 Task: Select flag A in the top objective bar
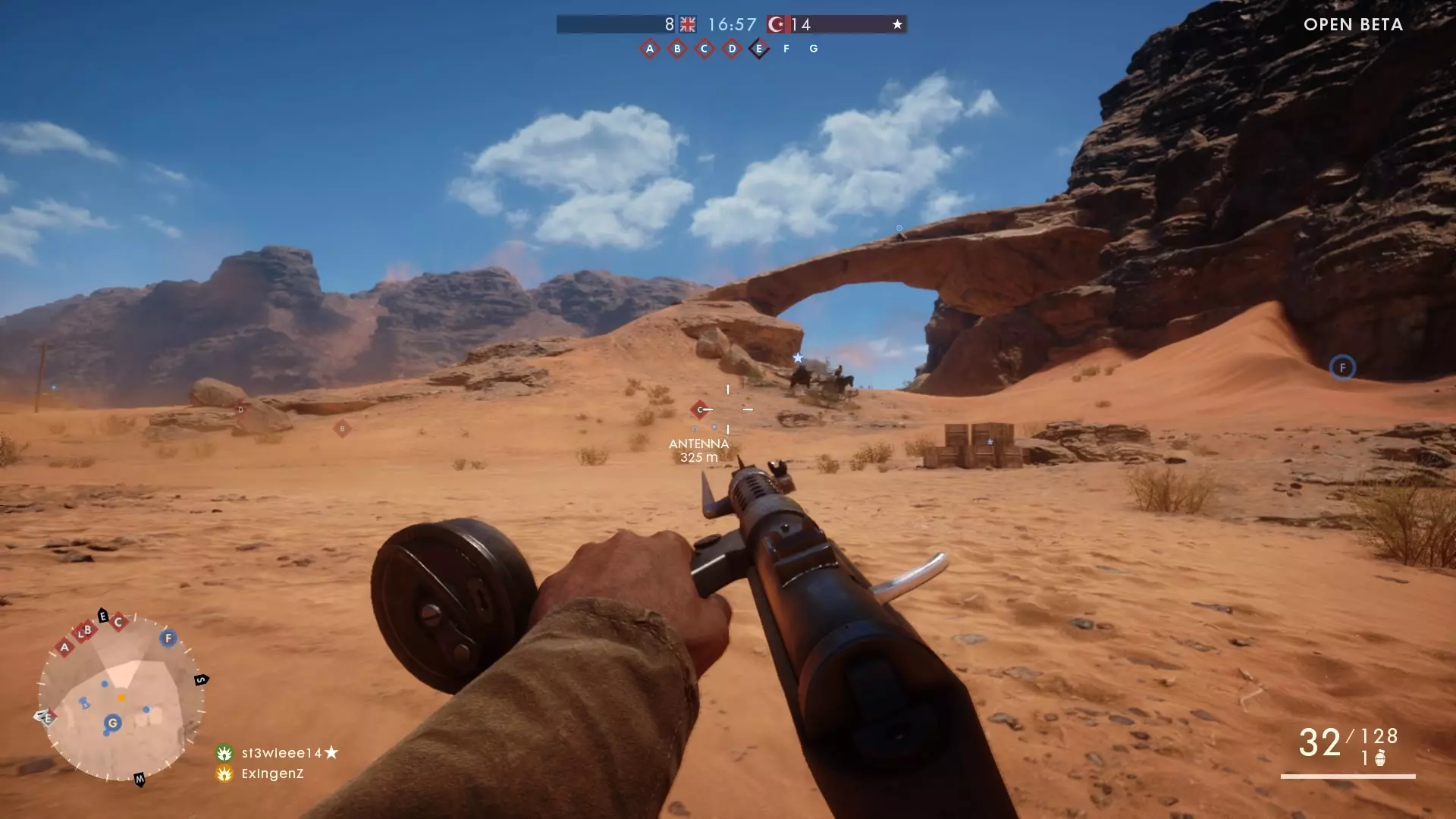pyautogui.click(x=650, y=49)
